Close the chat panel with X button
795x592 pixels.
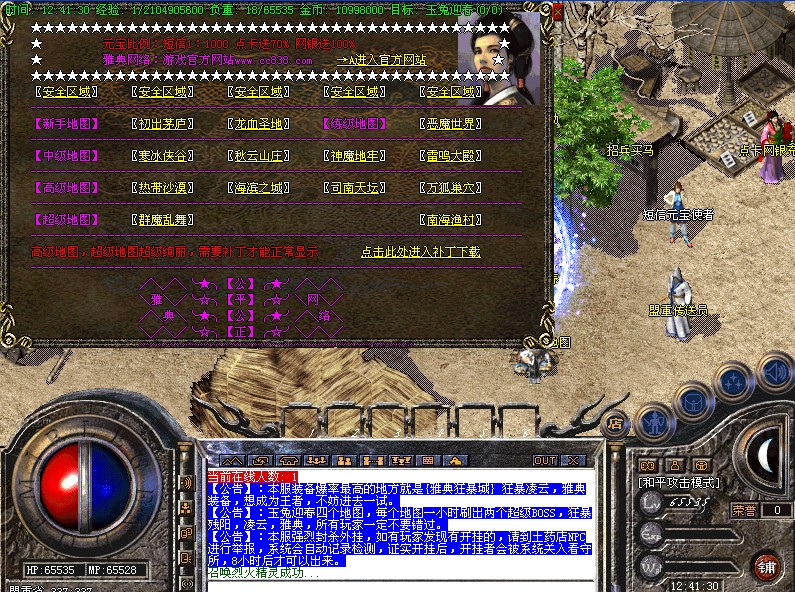pos(574,460)
